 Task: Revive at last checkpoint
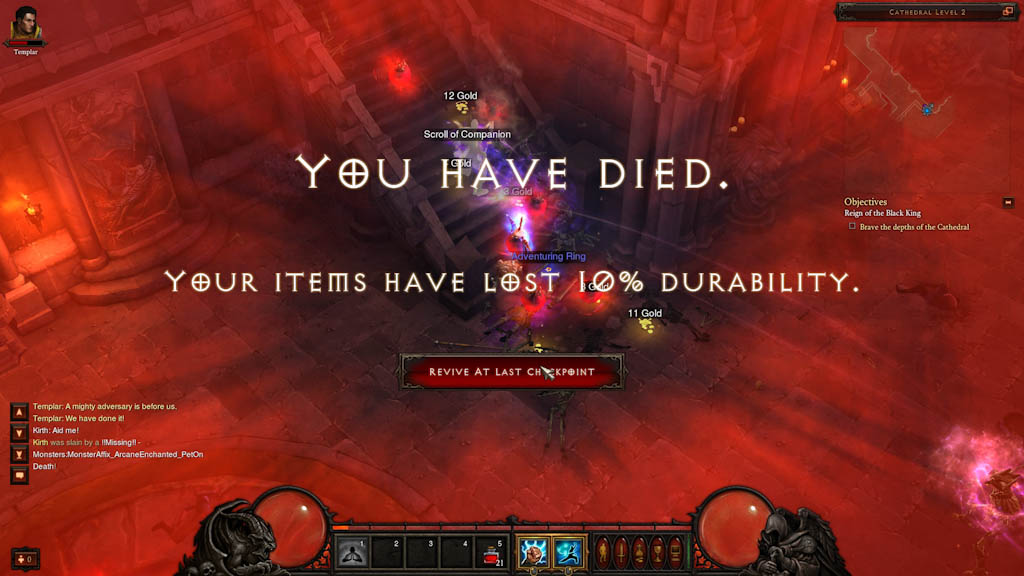pyautogui.click(x=512, y=372)
